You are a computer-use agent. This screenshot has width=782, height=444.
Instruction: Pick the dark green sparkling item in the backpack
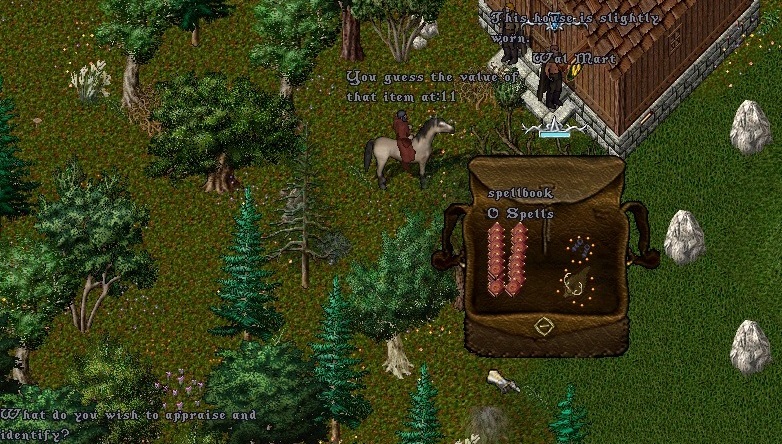point(577,283)
